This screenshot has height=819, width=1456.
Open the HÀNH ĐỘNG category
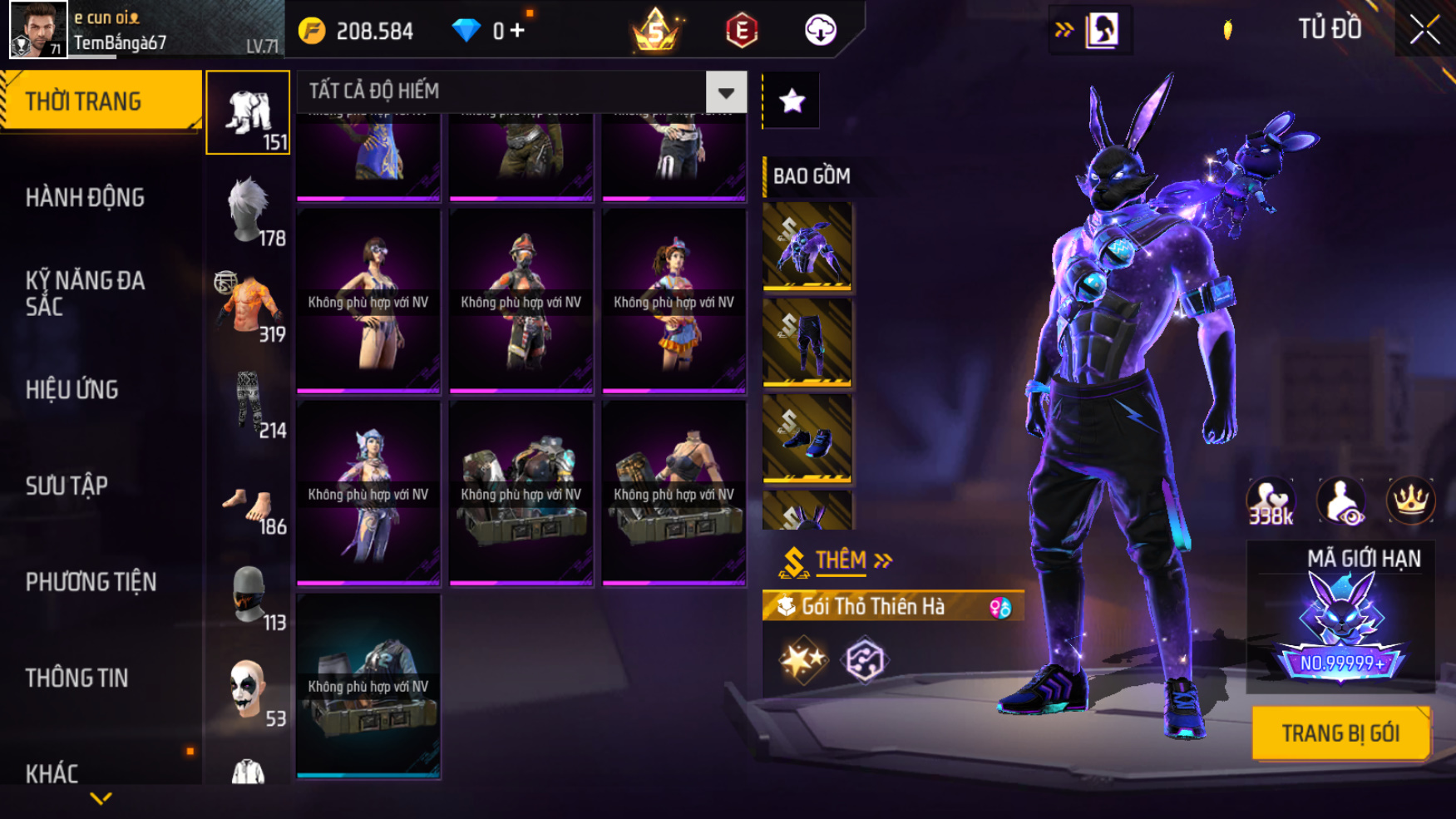pos(86,198)
